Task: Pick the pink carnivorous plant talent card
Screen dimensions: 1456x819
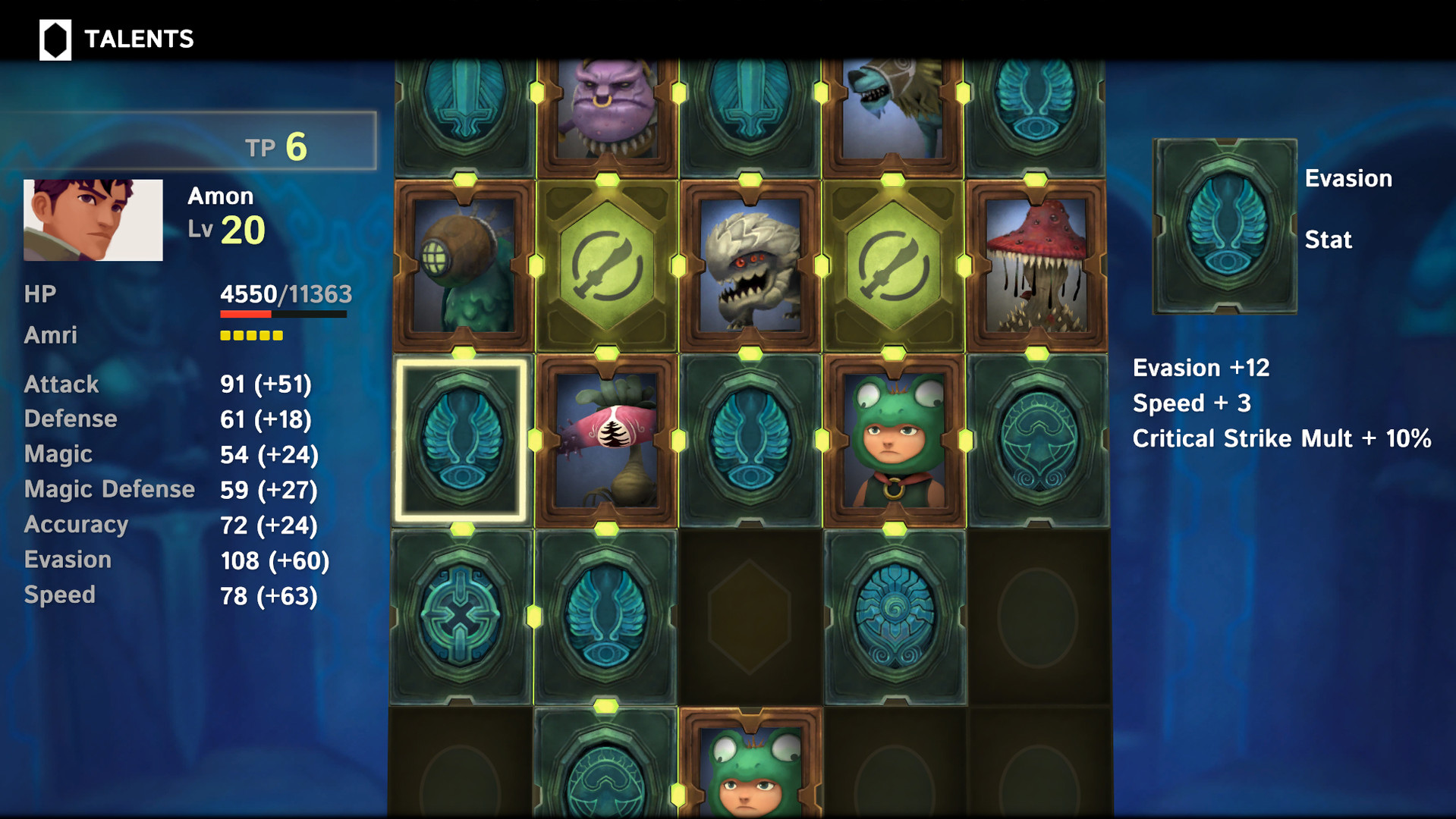Action: tap(605, 440)
